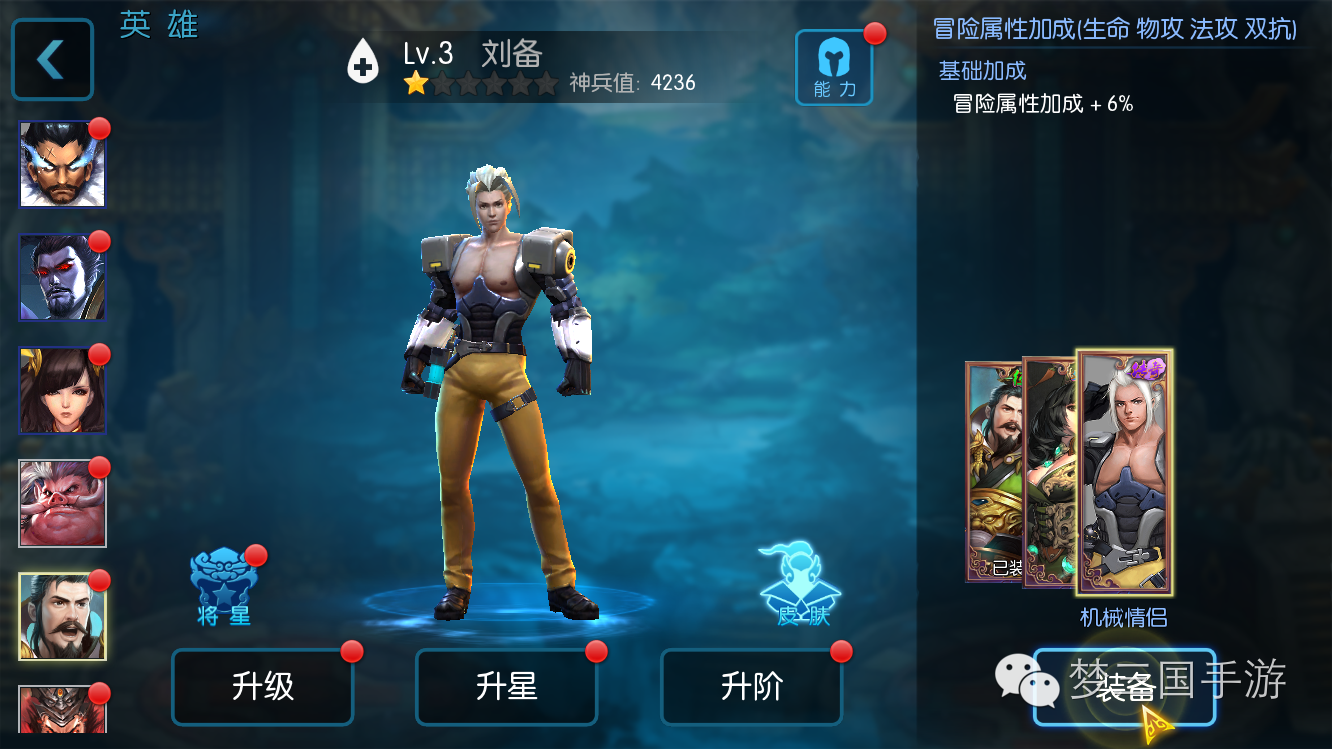
Task: Switch to the 英雄 (Hero) screen title
Action: (x=158, y=25)
